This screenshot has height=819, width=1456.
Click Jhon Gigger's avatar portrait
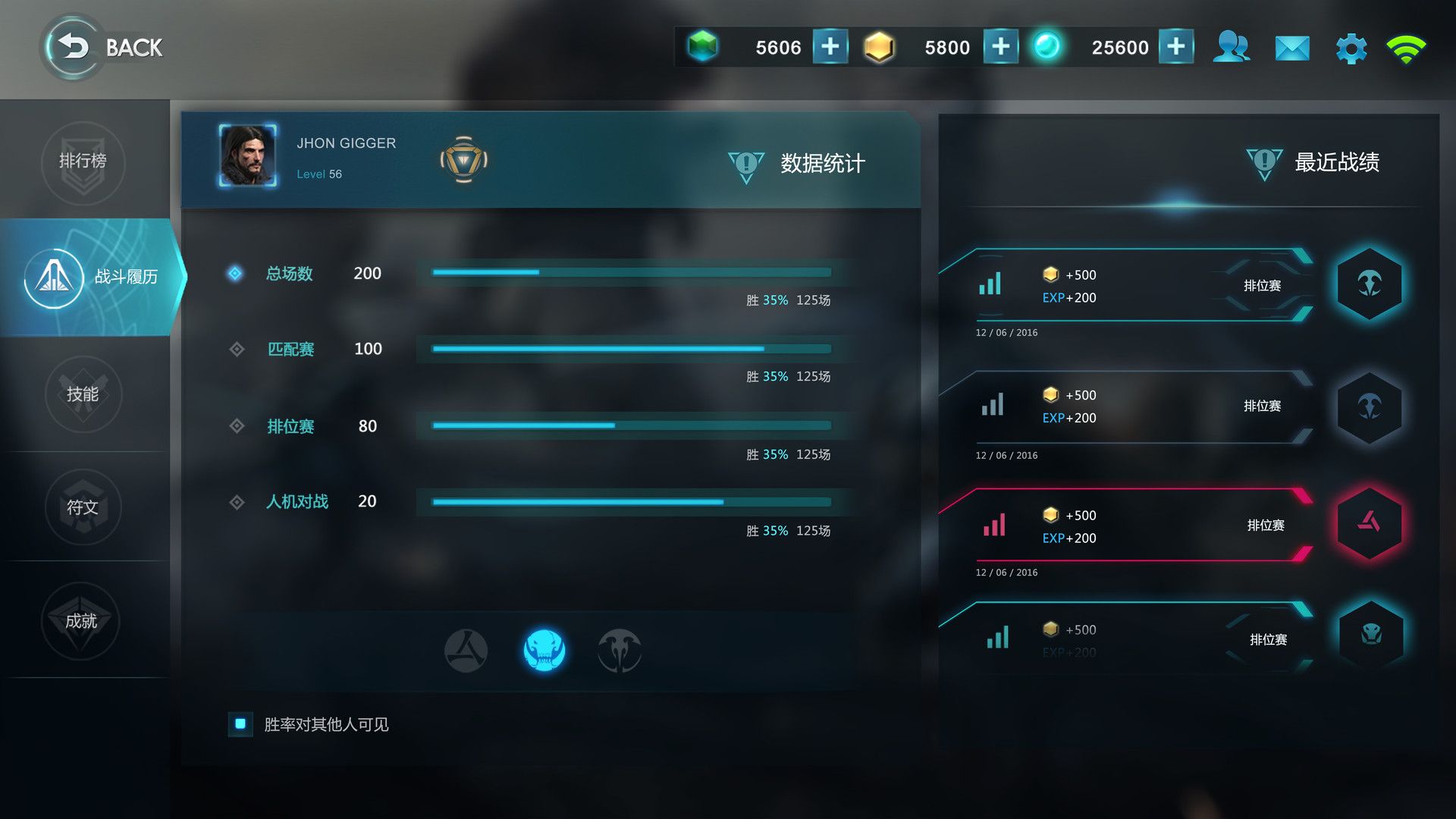[247, 155]
